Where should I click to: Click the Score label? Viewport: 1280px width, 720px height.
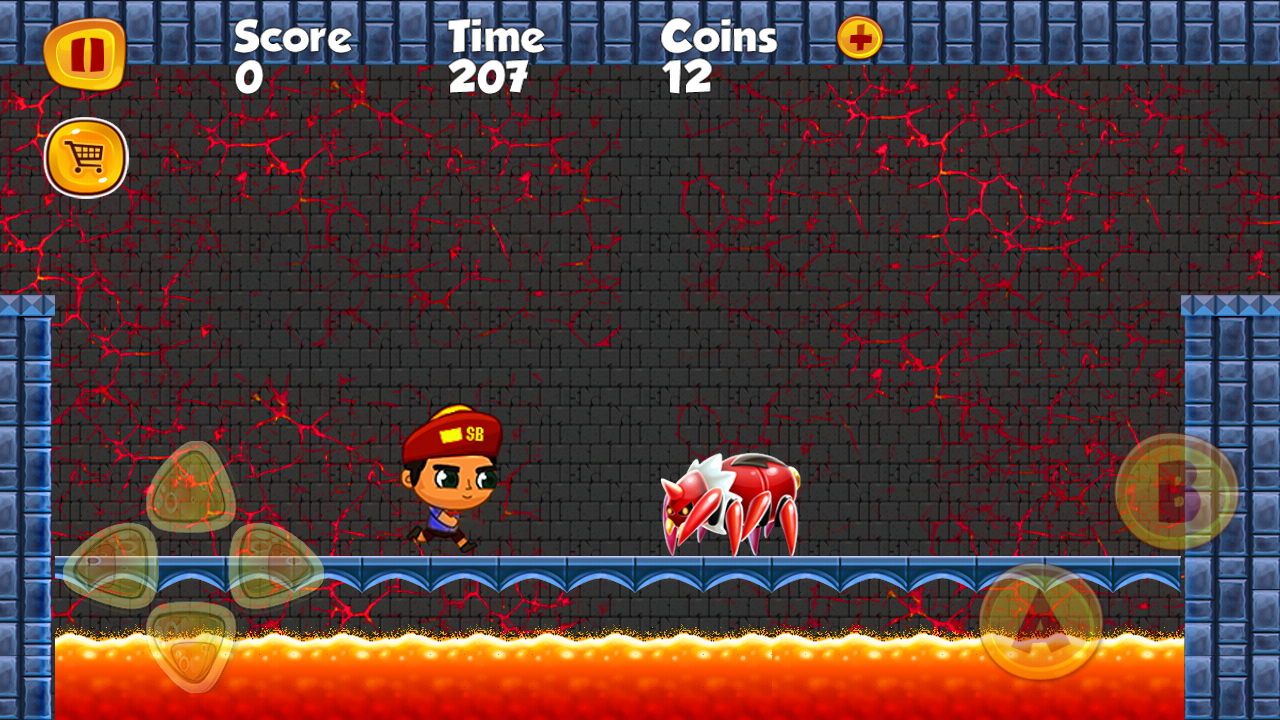291,36
